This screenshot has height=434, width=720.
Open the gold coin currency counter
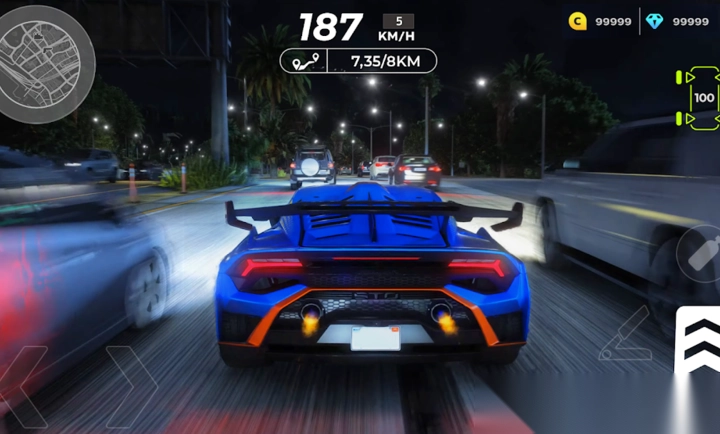(600, 21)
